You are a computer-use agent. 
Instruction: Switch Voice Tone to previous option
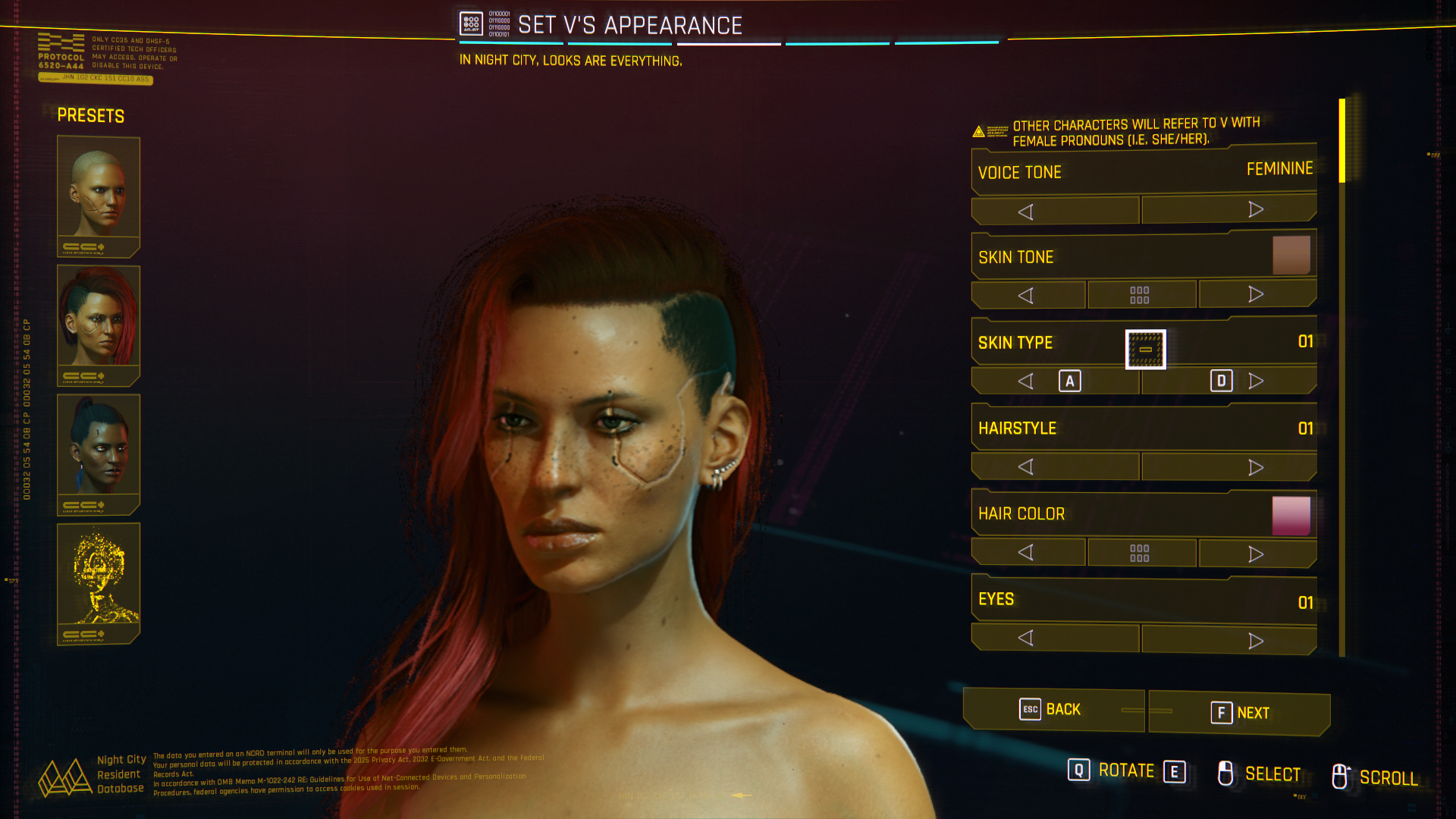(x=1026, y=212)
